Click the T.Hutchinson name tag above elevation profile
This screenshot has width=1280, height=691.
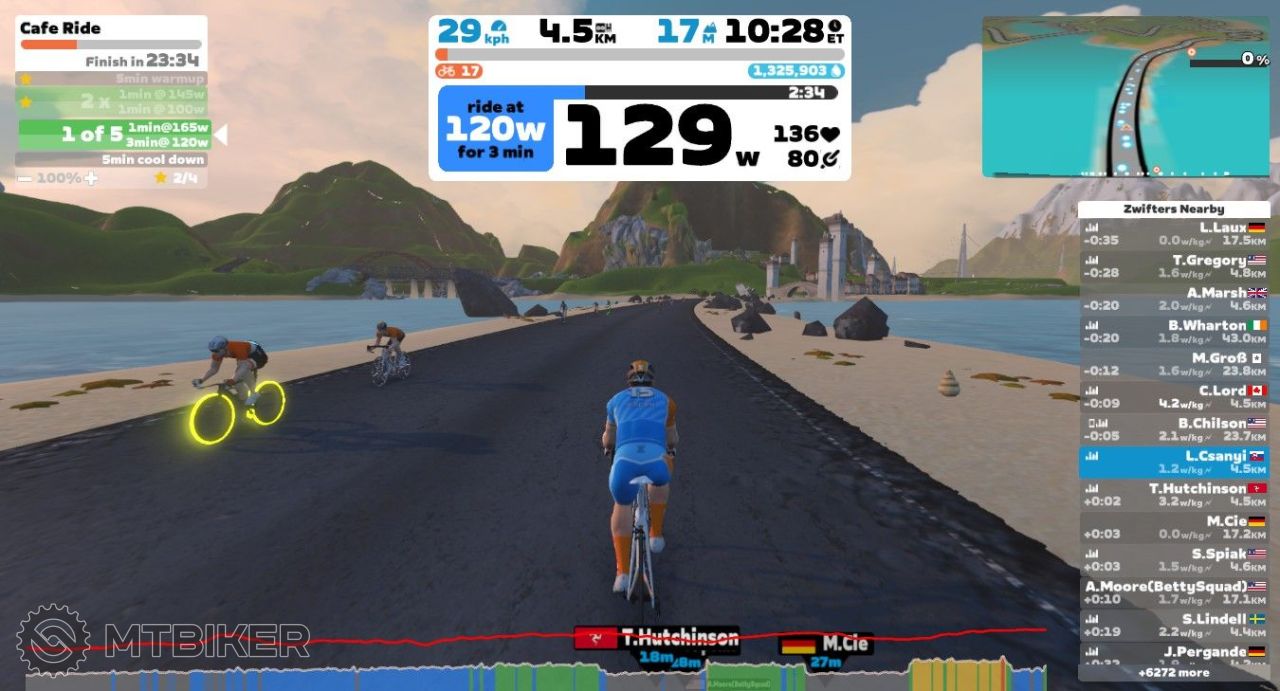pyautogui.click(x=656, y=638)
